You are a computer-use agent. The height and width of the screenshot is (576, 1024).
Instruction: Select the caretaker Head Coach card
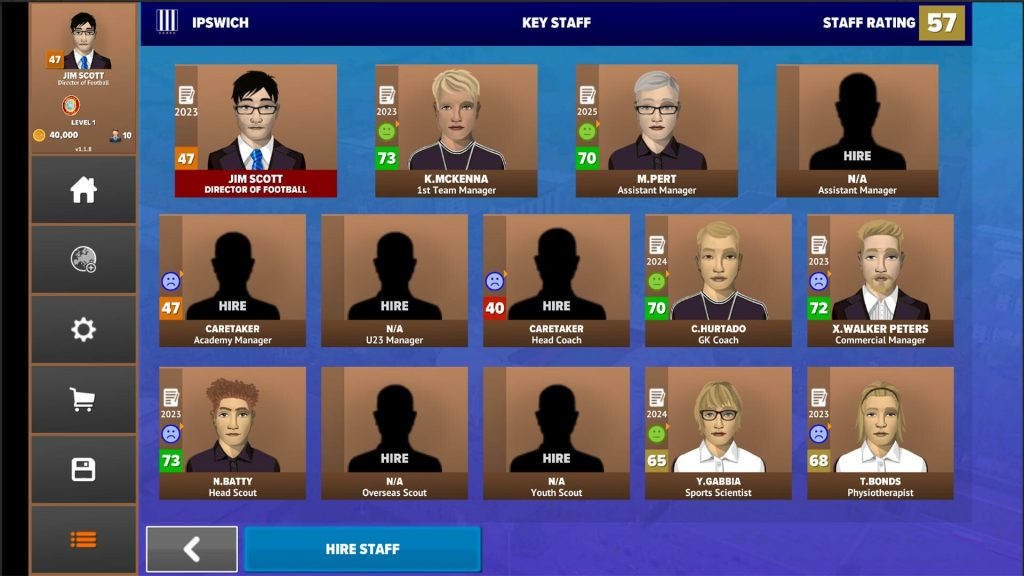pos(556,281)
